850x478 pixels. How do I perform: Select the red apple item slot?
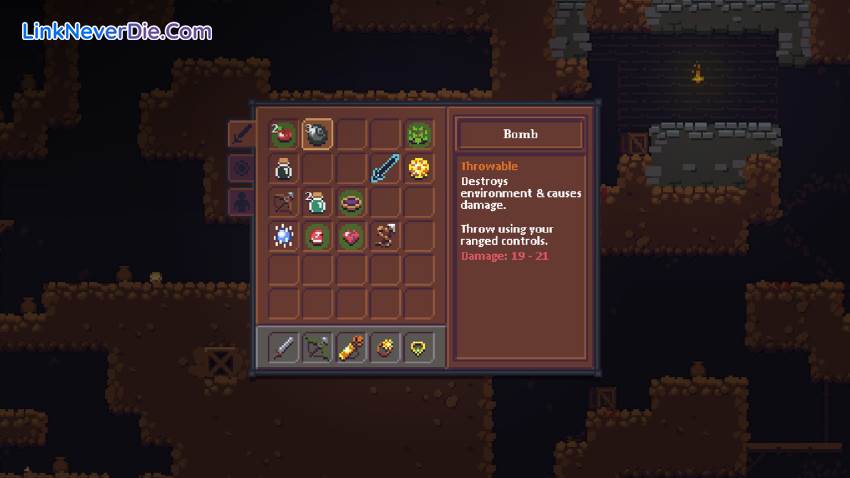coord(283,134)
